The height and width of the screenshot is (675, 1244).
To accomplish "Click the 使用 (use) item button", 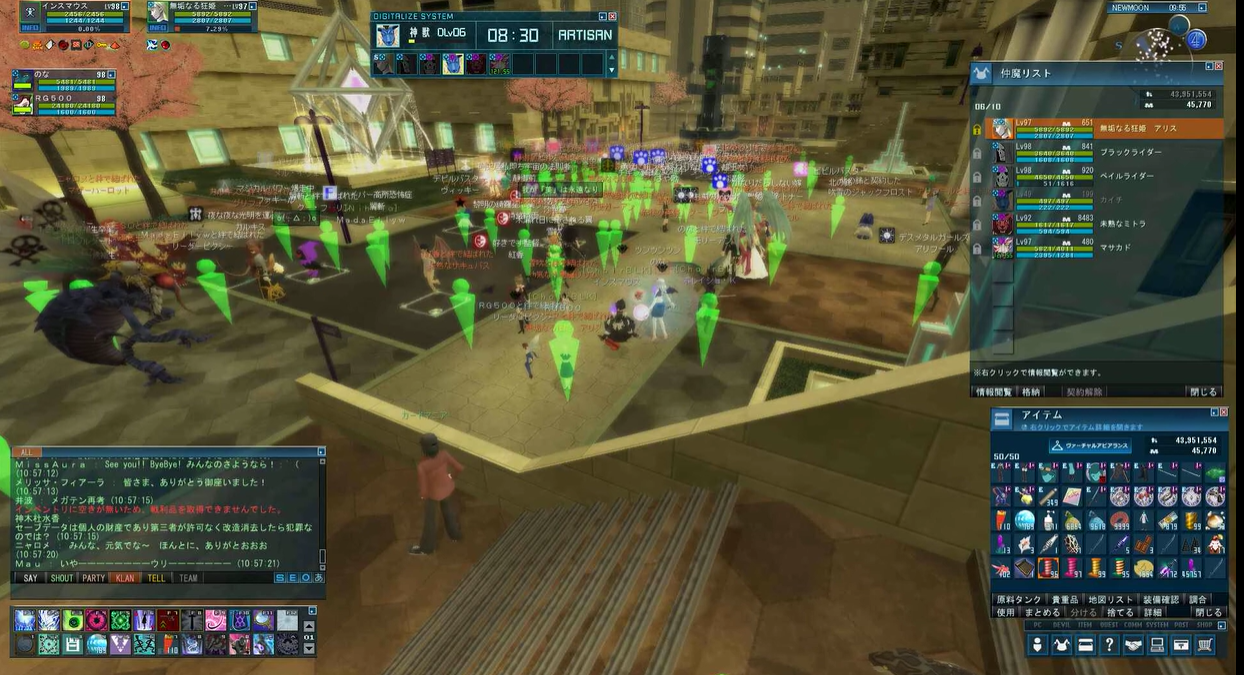I will pyautogui.click(x=1006, y=612).
